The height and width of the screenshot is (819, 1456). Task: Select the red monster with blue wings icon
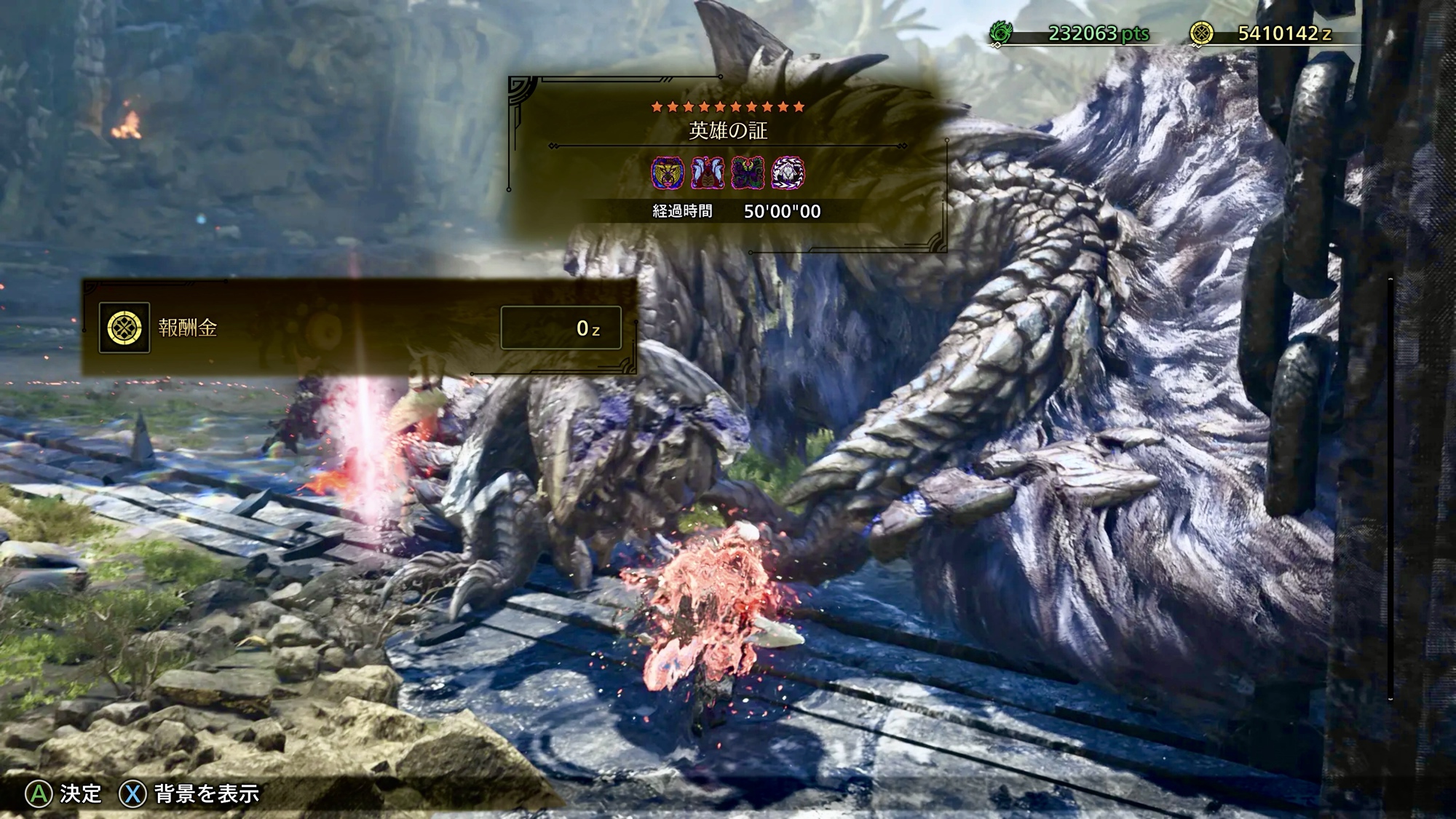[707, 173]
